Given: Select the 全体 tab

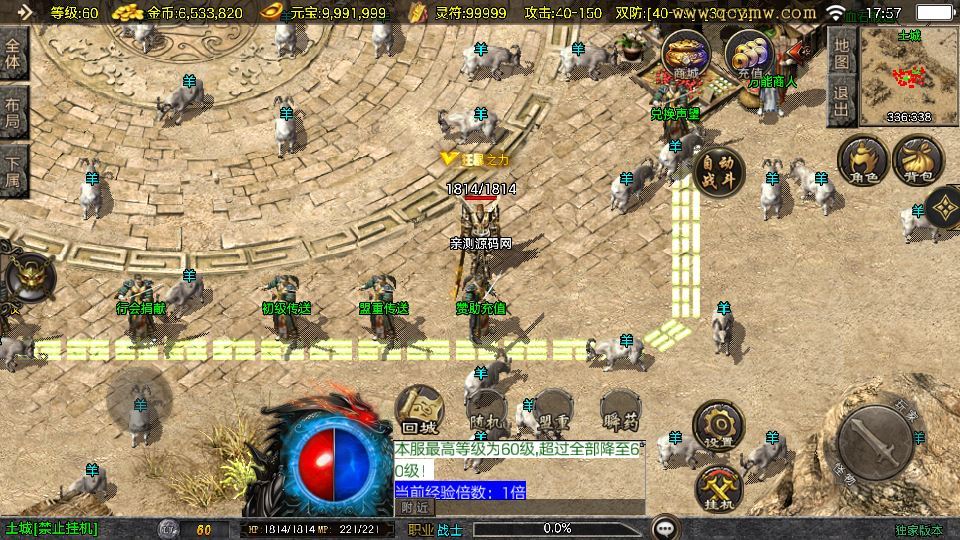Looking at the screenshot, I should click(13, 52).
